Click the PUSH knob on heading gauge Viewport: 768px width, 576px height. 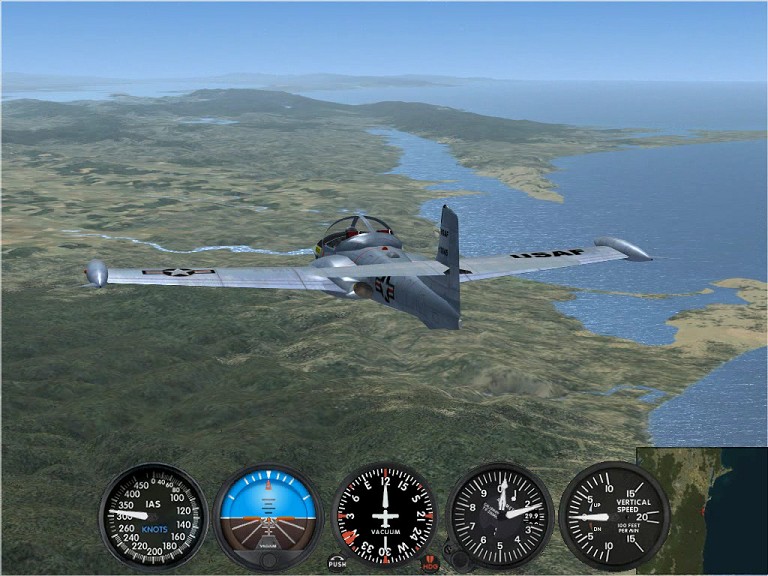click(338, 561)
